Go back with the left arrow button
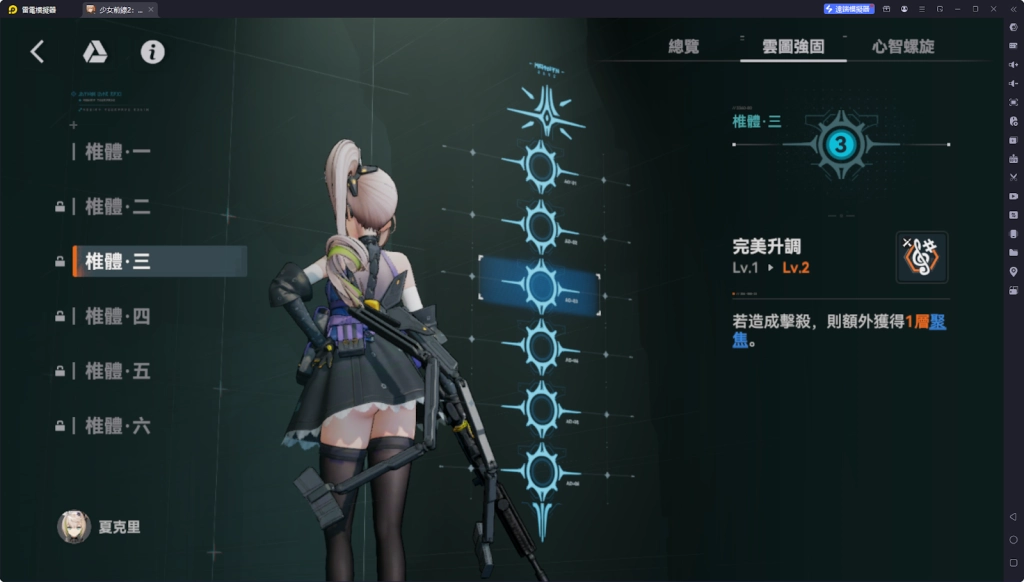Screen dimensions: 1024x582 tap(38, 52)
